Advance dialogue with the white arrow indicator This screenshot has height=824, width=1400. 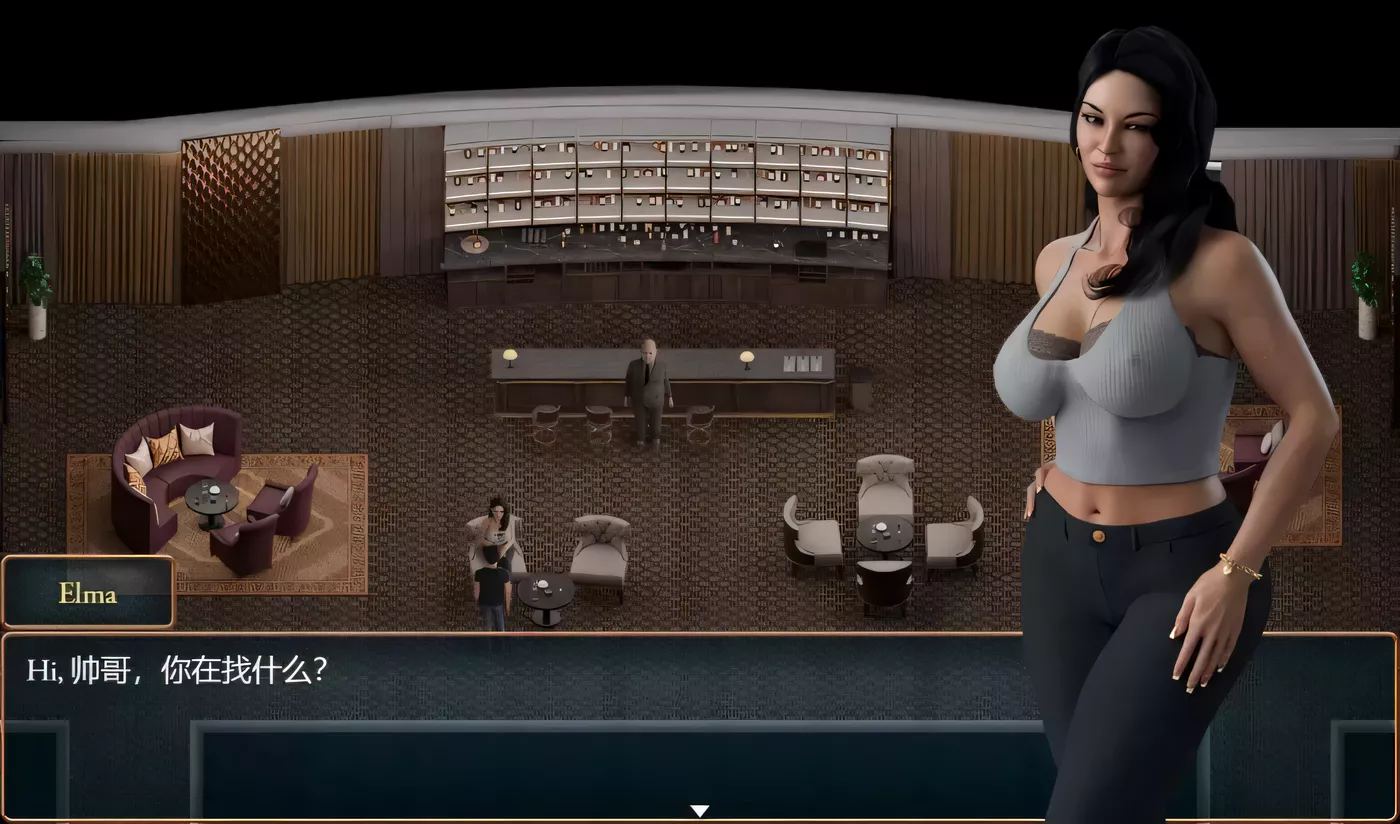pyautogui.click(x=700, y=810)
